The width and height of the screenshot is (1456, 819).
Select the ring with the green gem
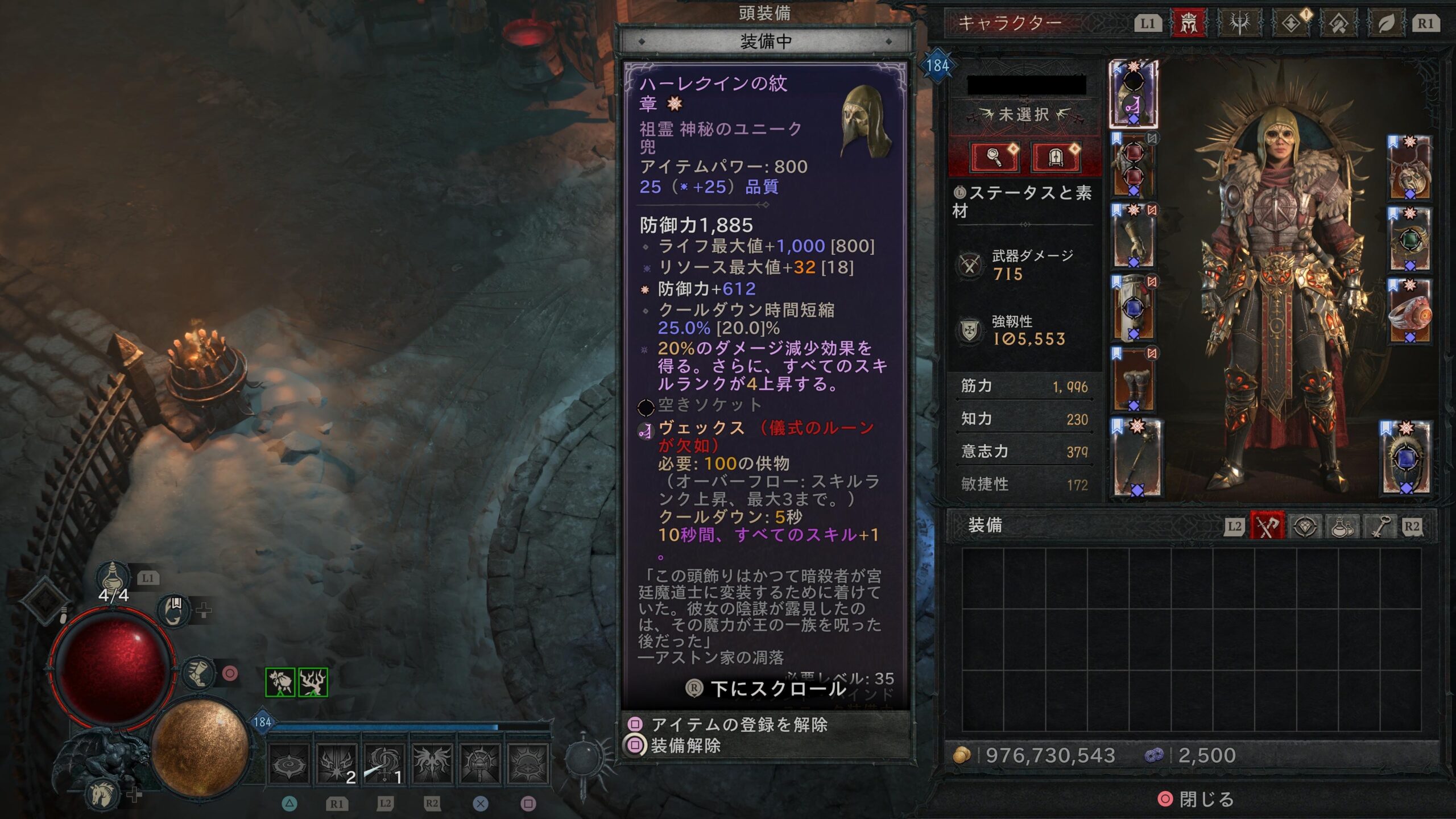coord(1410,239)
